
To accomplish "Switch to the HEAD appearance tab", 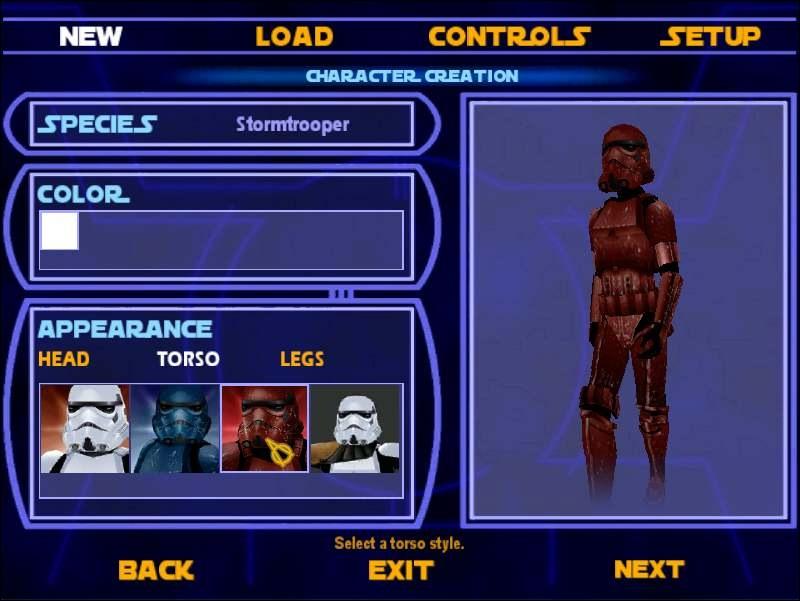I will coord(64,358).
